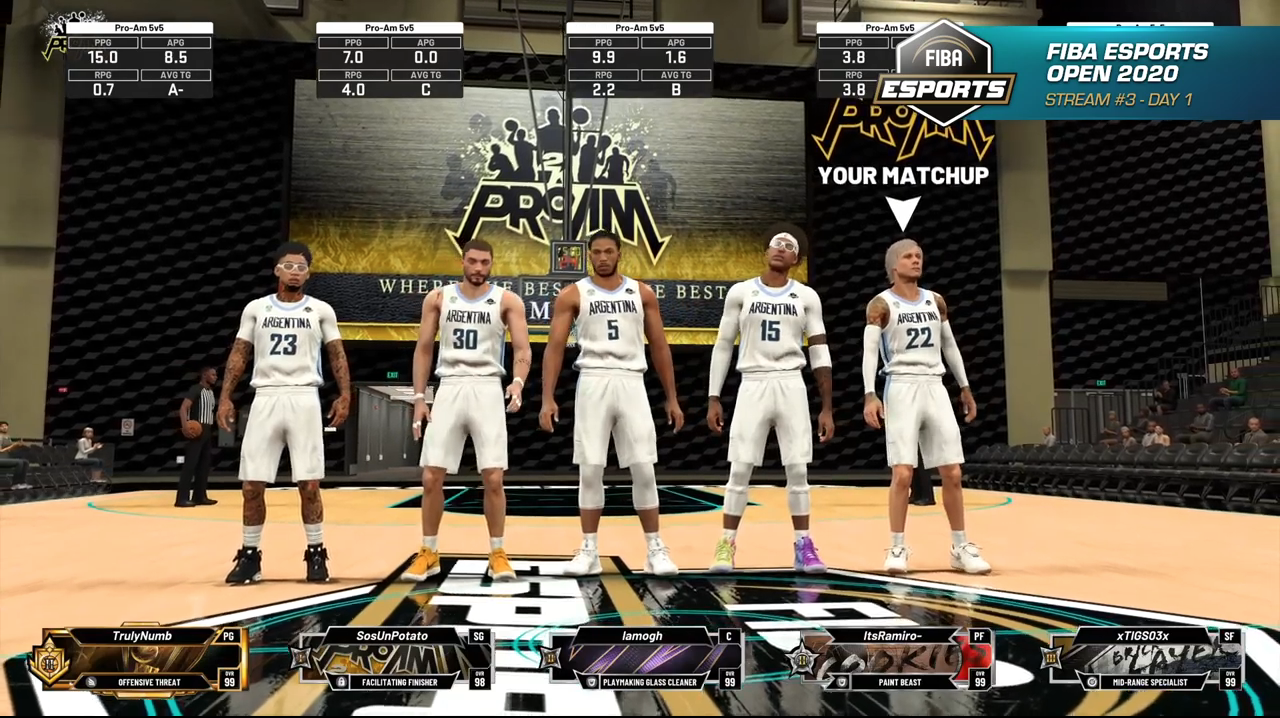
Task: Choose the SosUnPotato player card
Action: coord(392,658)
